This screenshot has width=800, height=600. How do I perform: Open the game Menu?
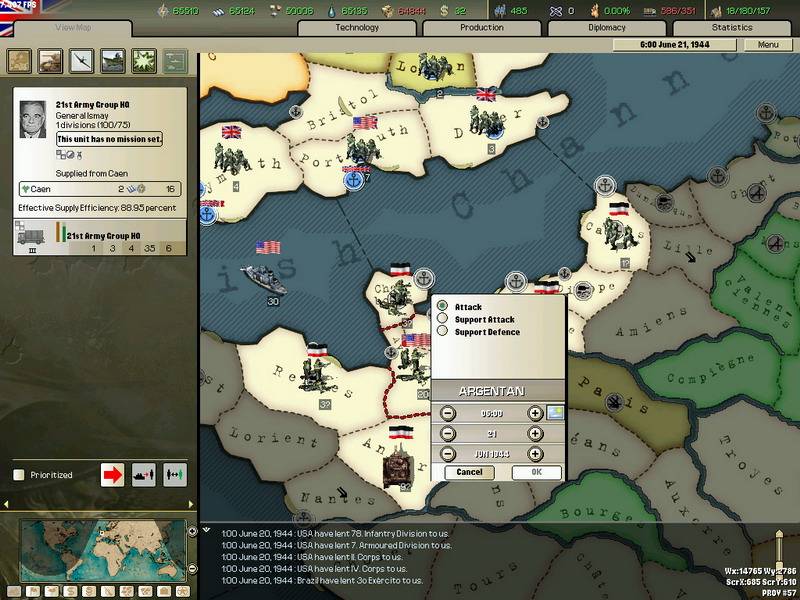click(x=768, y=45)
